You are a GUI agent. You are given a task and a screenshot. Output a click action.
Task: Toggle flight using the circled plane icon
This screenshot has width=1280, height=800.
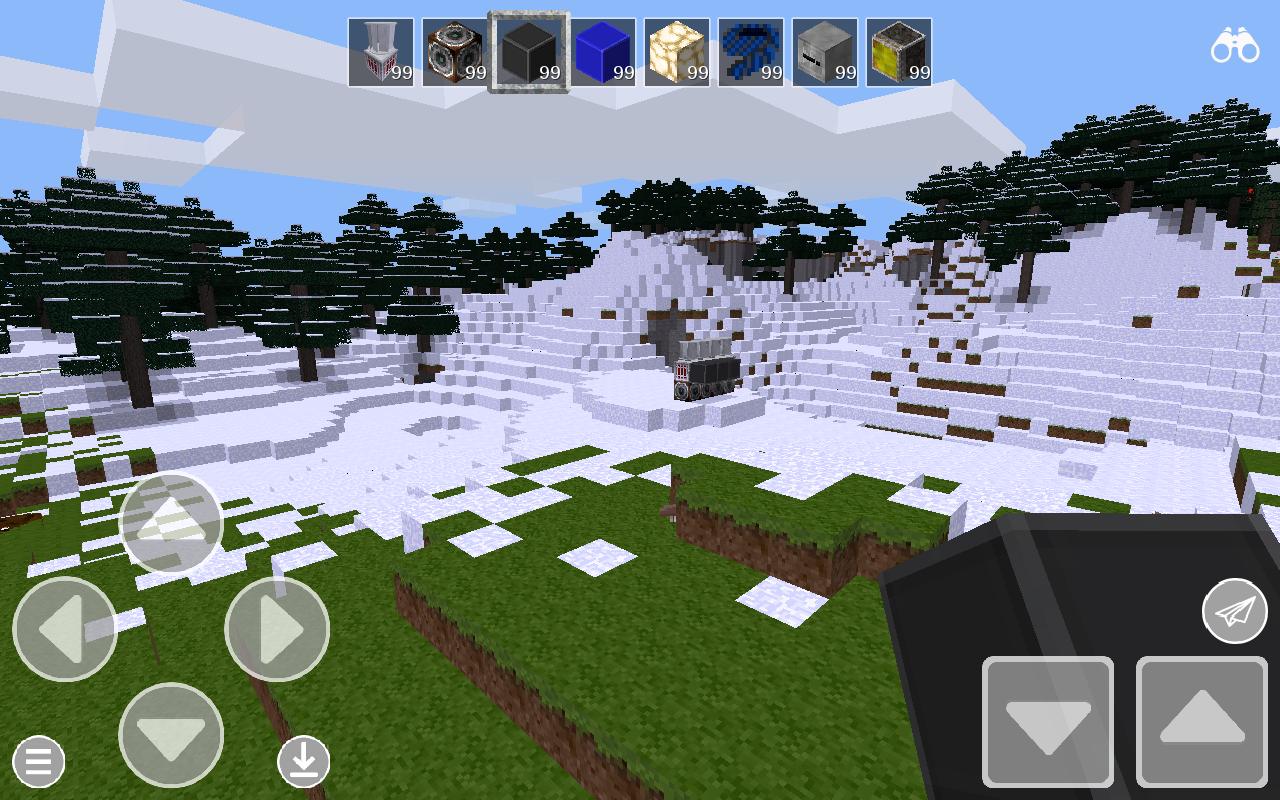pos(1234,608)
